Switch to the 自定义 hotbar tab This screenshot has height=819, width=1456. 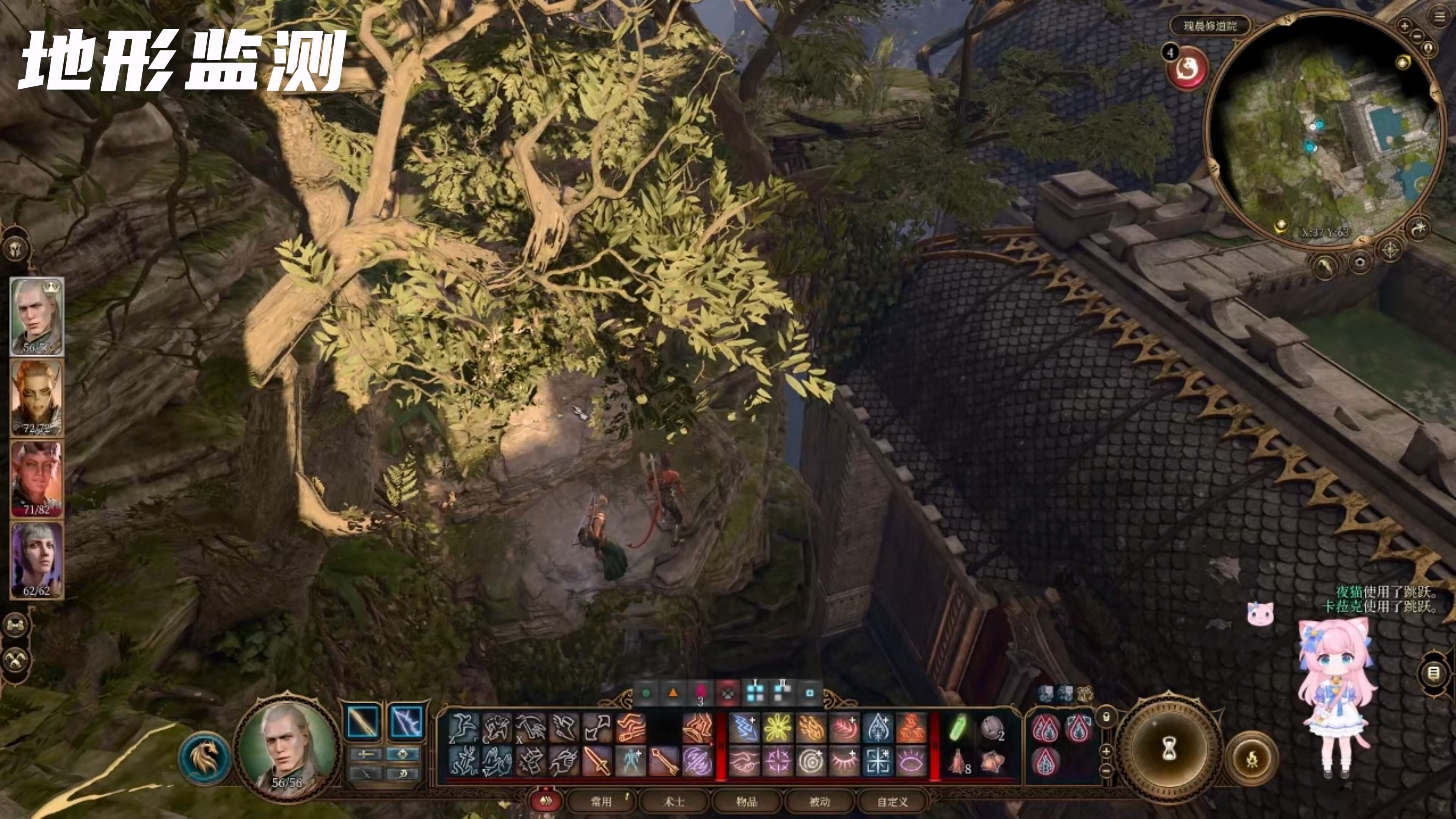(893, 801)
